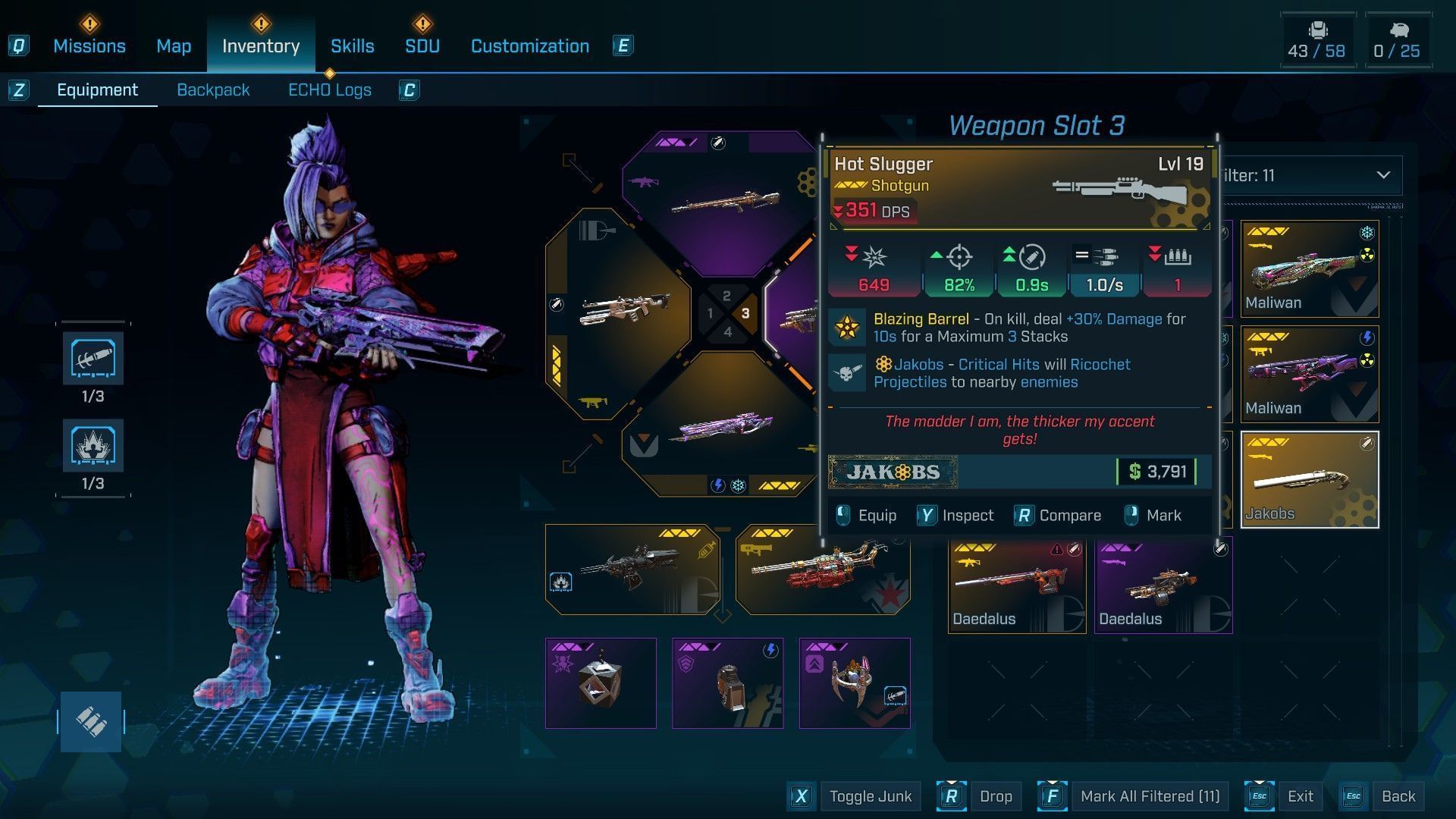1456x819 pixels.
Task: Go to the Skills tab
Action: click(352, 46)
